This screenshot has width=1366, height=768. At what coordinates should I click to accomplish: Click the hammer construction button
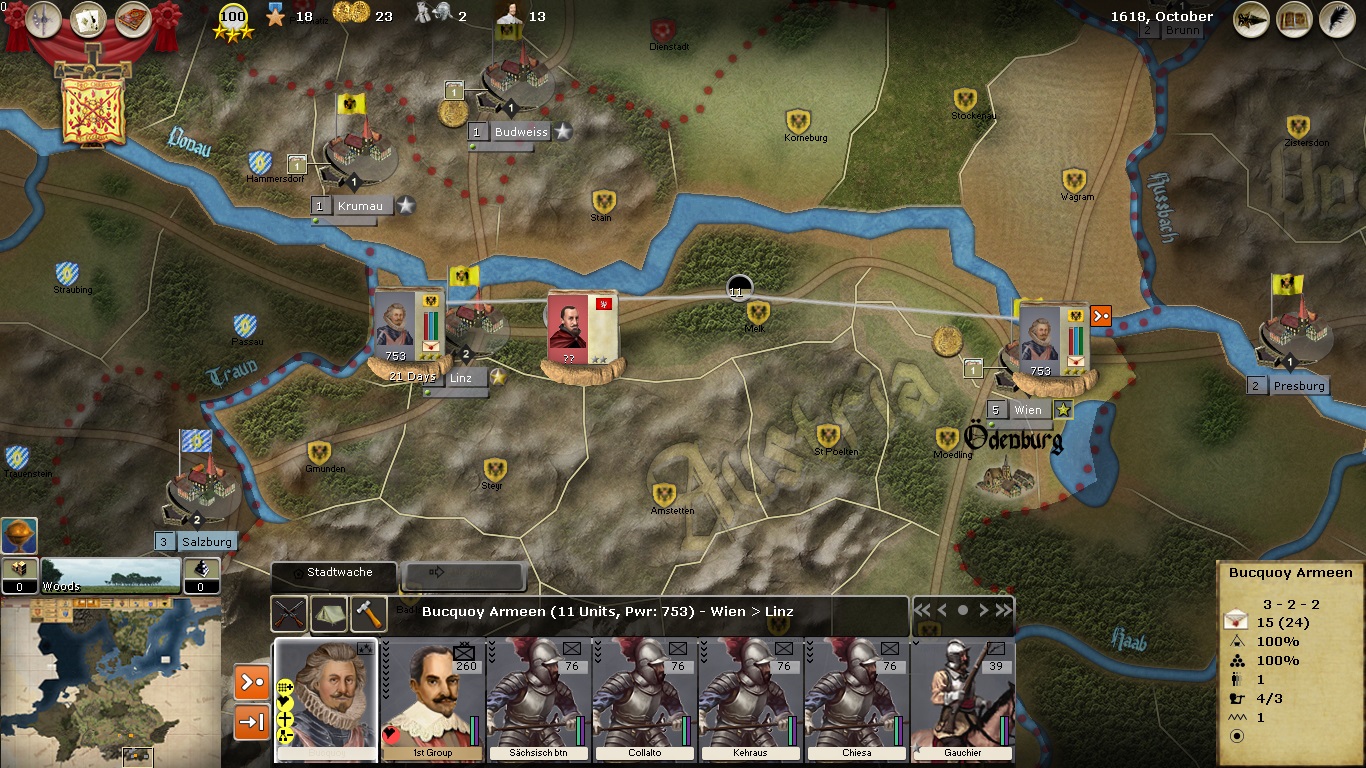click(x=368, y=613)
